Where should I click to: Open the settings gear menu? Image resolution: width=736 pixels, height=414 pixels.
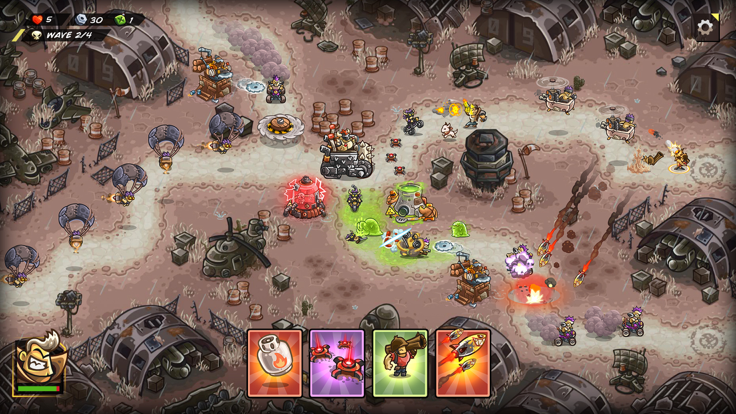(706, 28)
